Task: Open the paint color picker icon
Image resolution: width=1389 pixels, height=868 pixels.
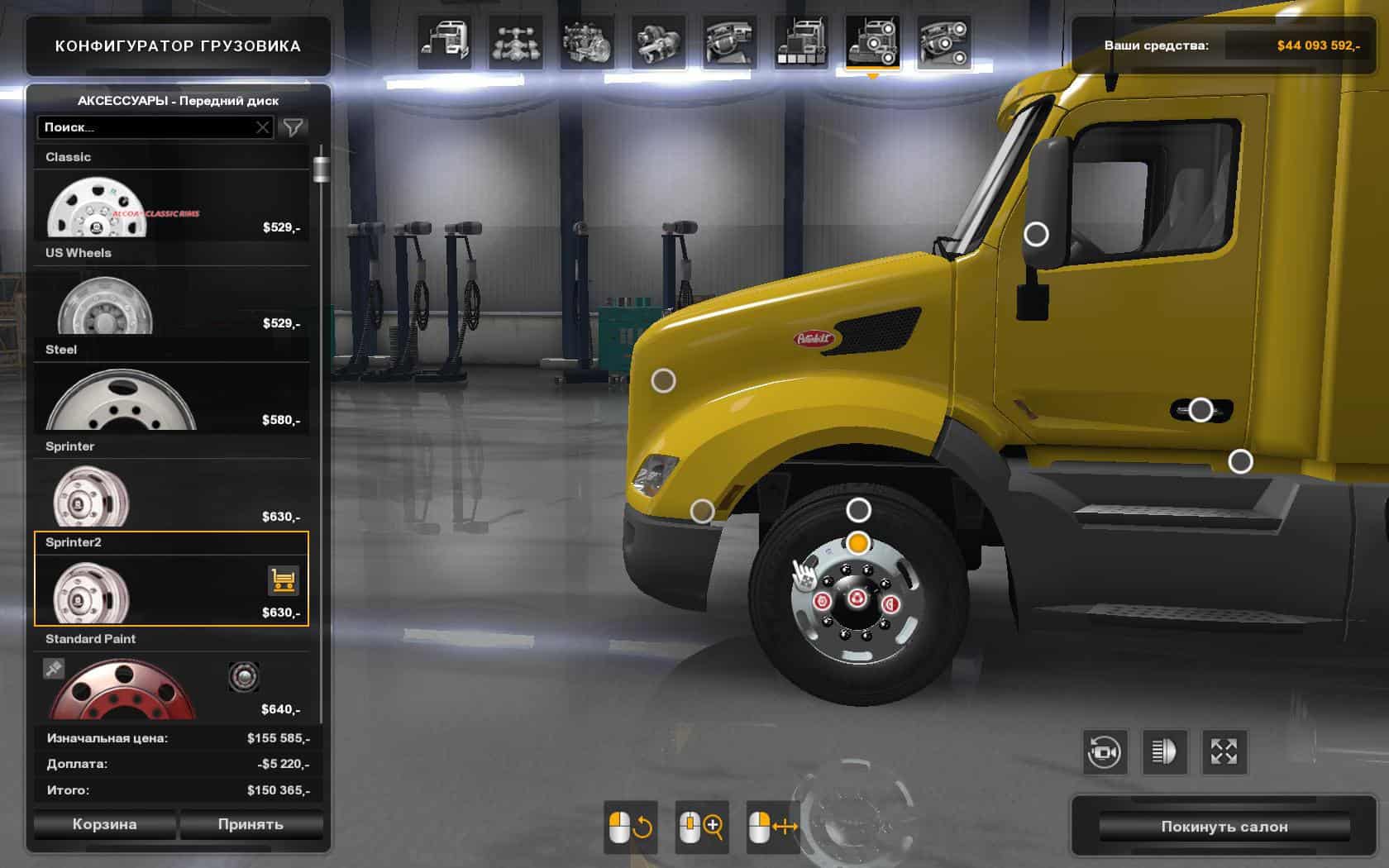Action: (54, 668)
